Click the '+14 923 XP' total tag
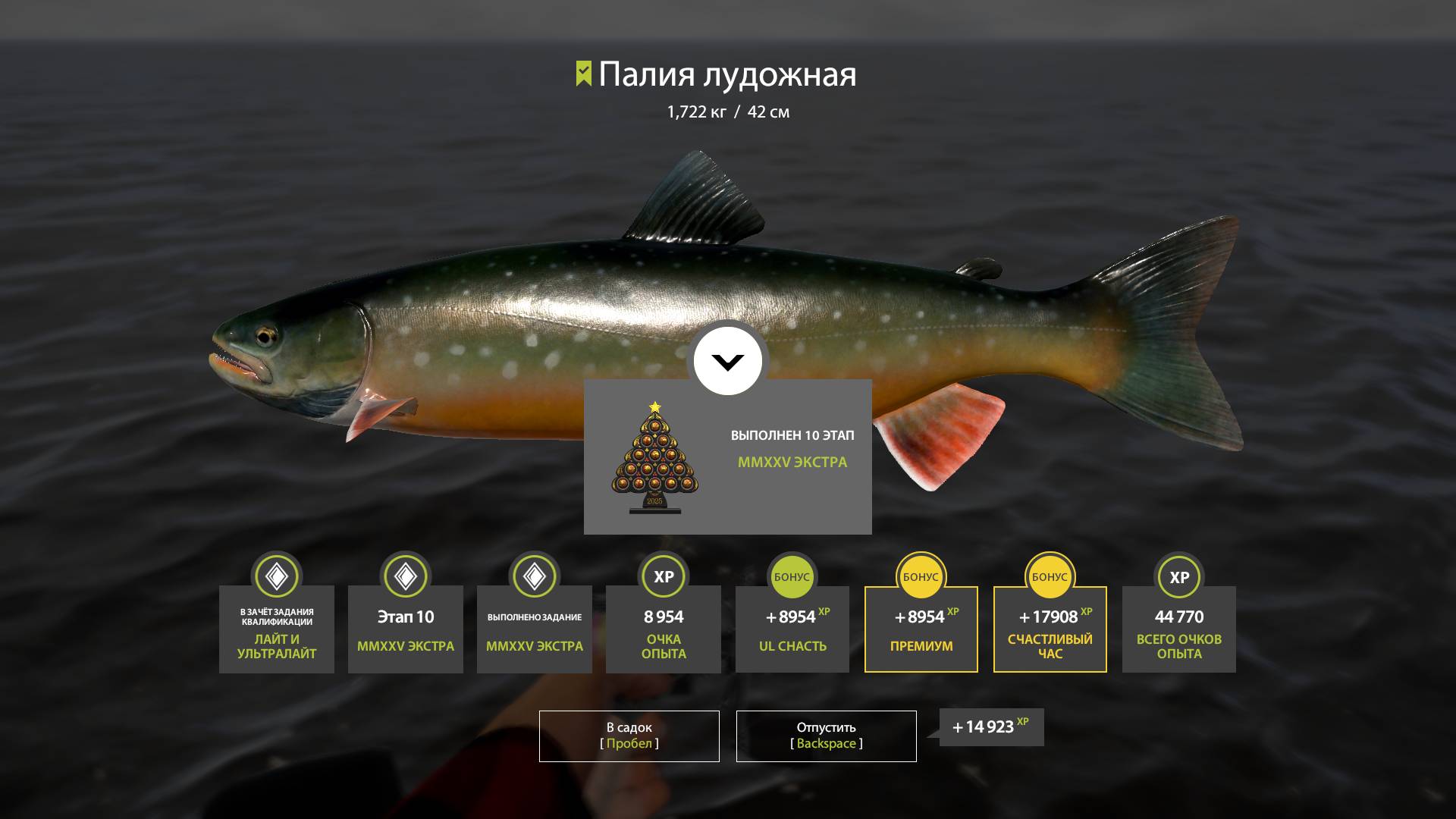Image resolution: width=1456 pixels, height=819 pixels. point(988,726)
